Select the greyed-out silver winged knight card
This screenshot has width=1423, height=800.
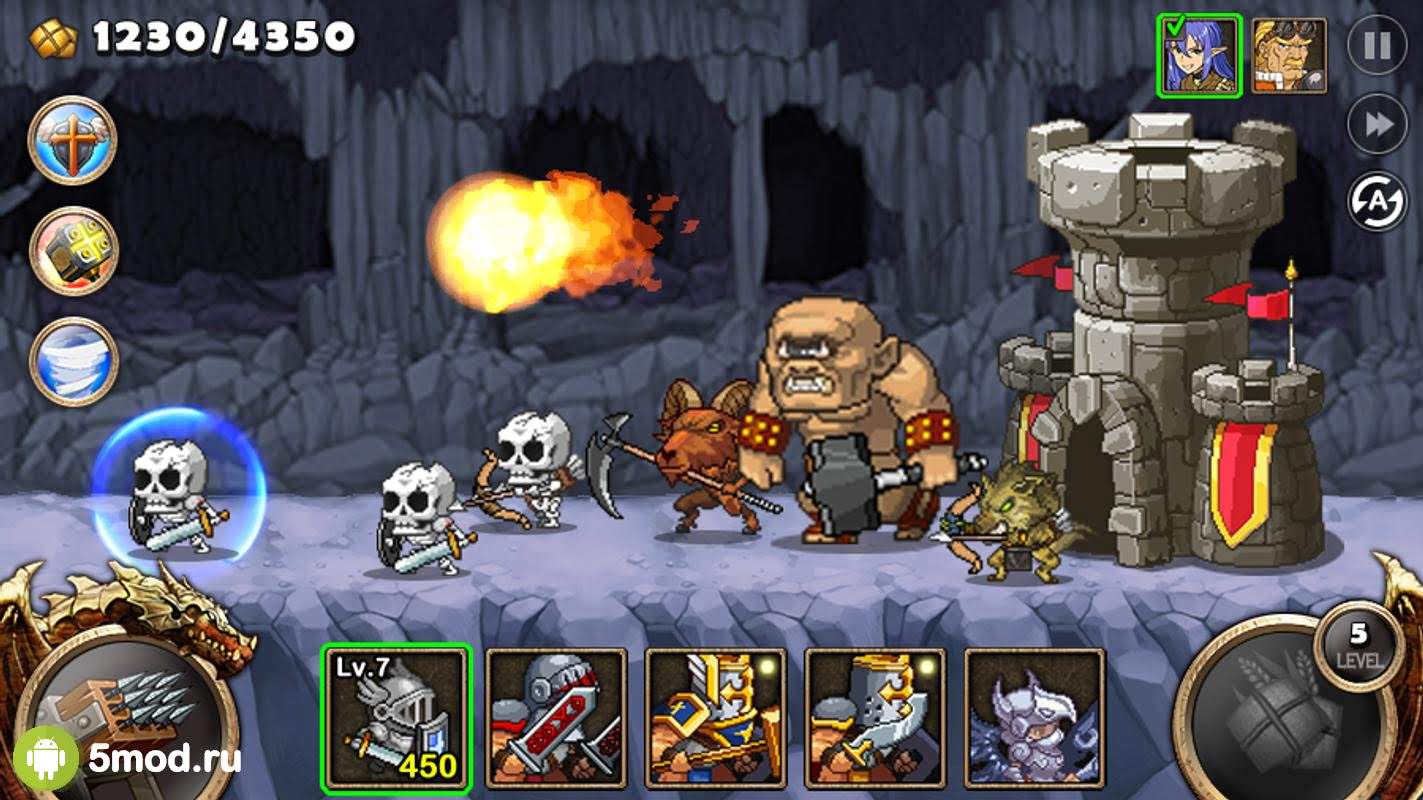(x=1034, y=717)
